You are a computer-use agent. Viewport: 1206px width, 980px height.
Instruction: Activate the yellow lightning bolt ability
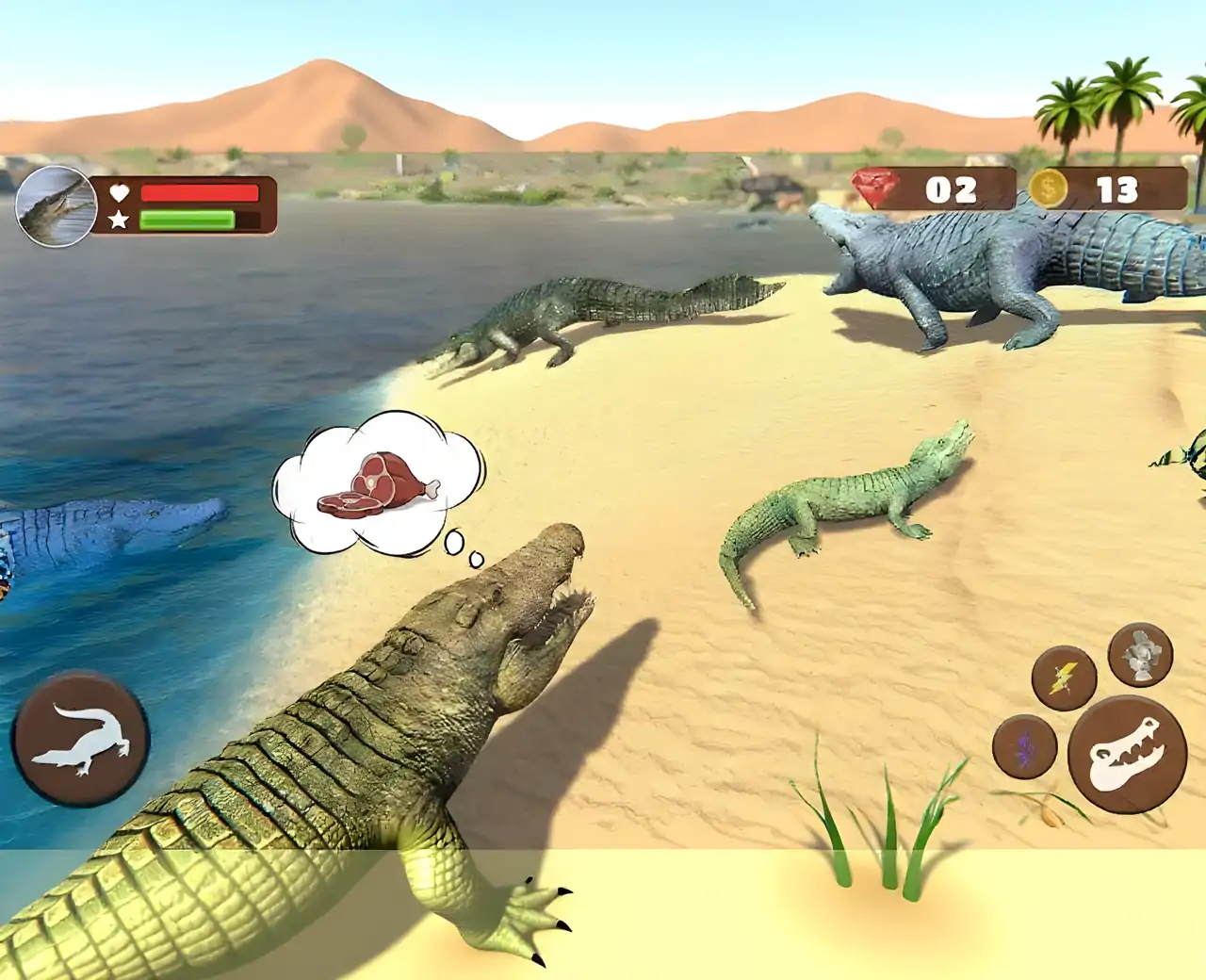[1065, 678]
